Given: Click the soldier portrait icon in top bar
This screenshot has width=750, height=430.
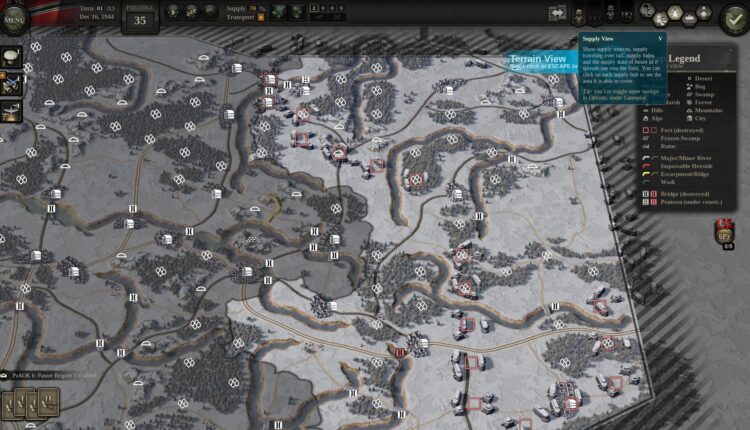Looking at the screenshot, I should coord(579,15).
